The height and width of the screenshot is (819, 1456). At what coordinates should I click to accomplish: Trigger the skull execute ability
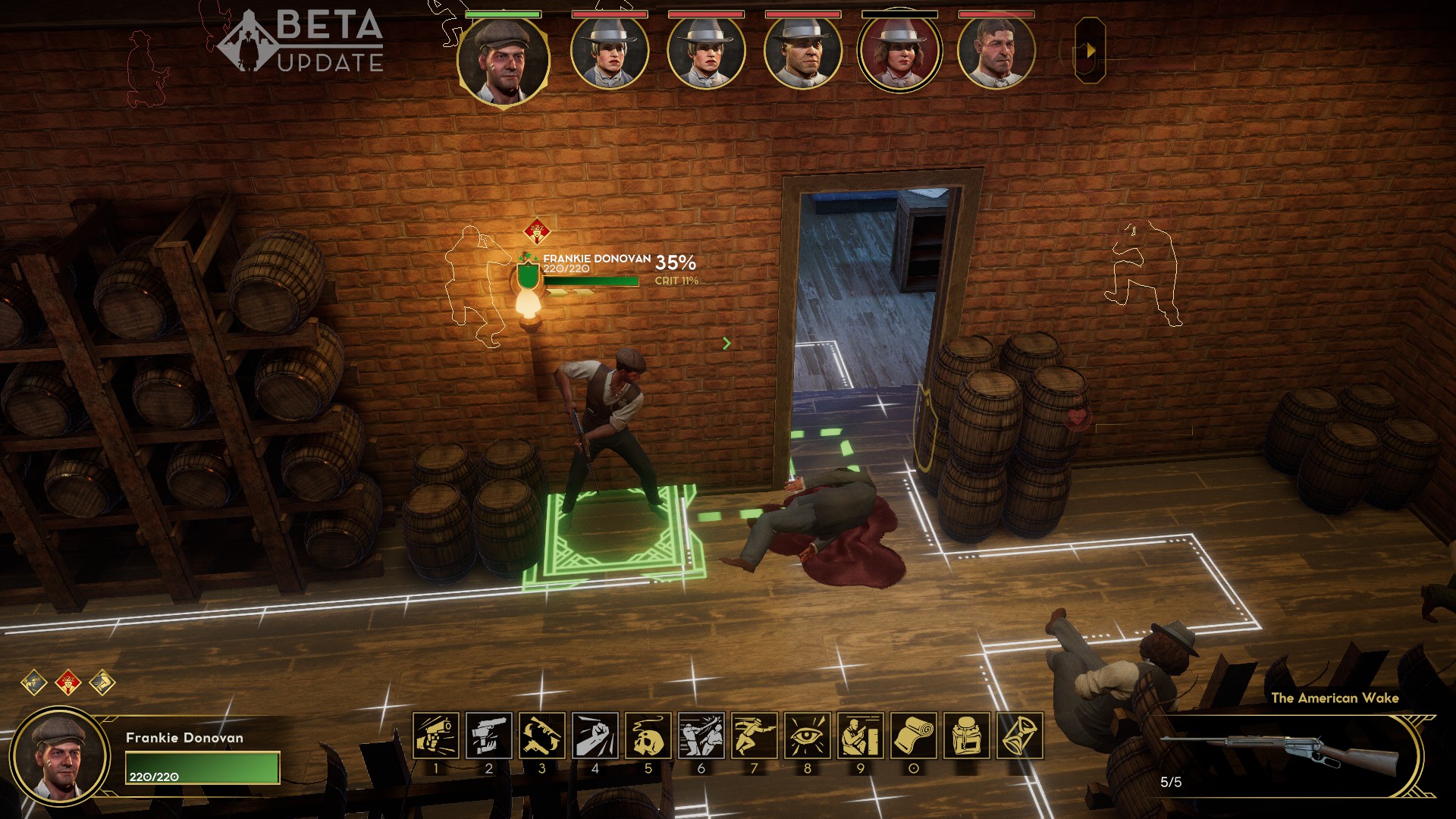(x=648, y=735)
